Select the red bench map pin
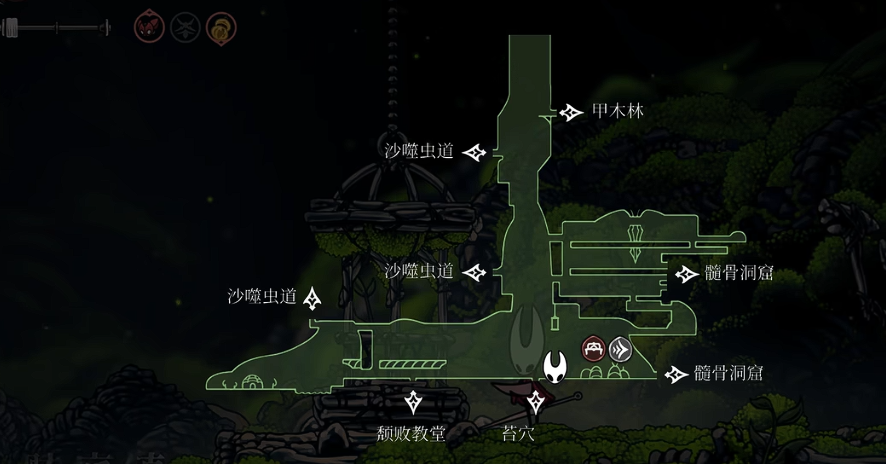Image resolution: width=886 pixels, height=464 pixels. coord(594,349)
